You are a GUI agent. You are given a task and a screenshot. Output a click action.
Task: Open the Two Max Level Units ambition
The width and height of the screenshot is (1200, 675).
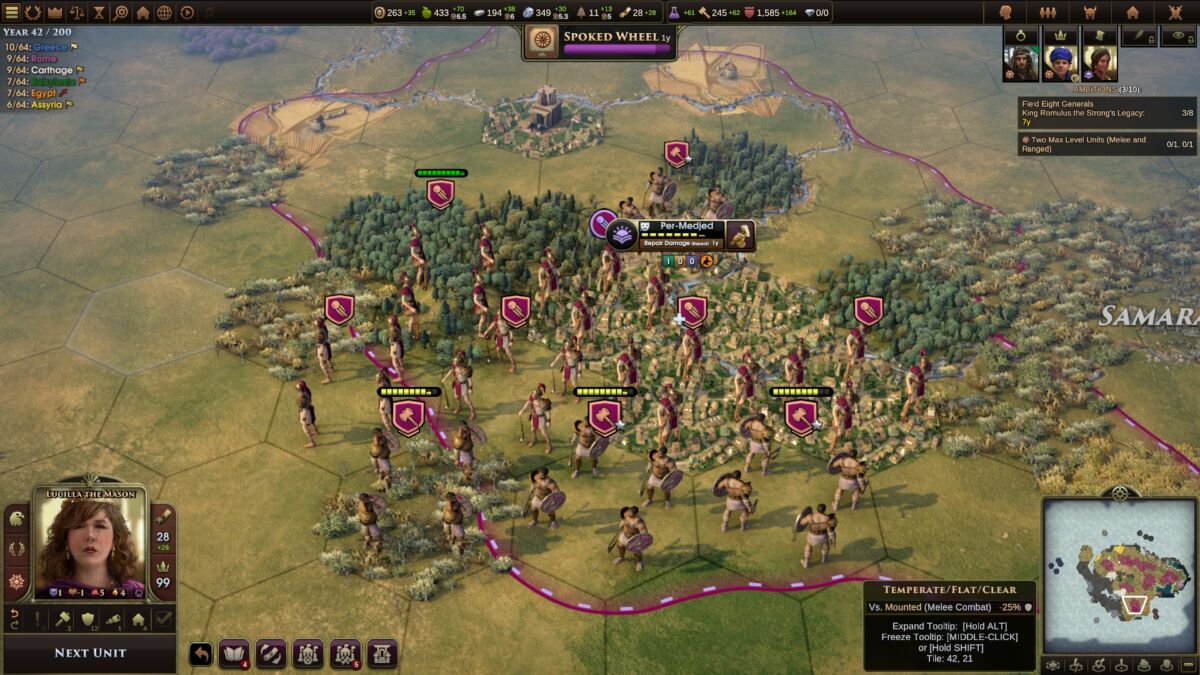(1106, 144)
